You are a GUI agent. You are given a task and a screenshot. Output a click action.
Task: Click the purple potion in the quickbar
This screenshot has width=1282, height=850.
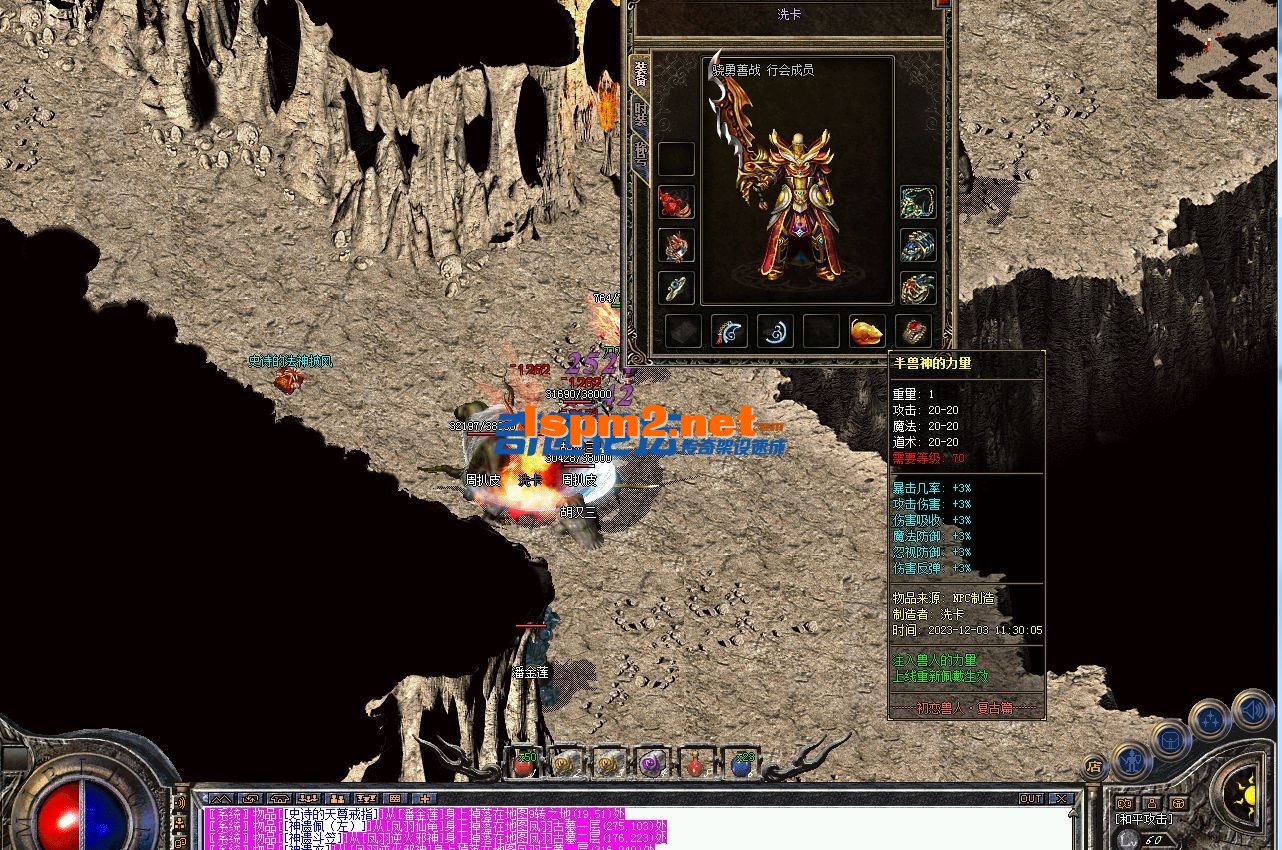(x=650, y=765)
